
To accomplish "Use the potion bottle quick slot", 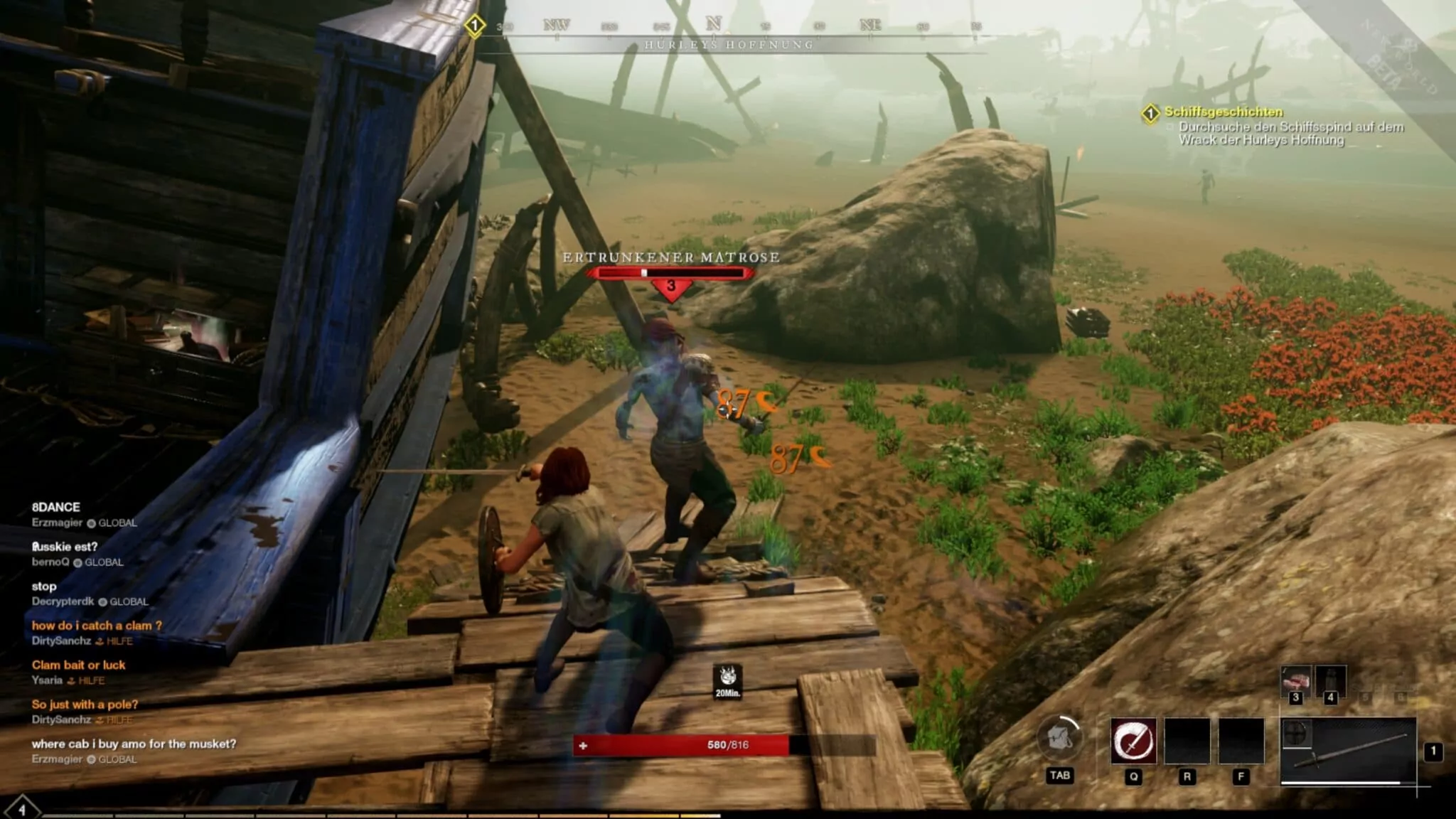I will tap(1330, 681).
